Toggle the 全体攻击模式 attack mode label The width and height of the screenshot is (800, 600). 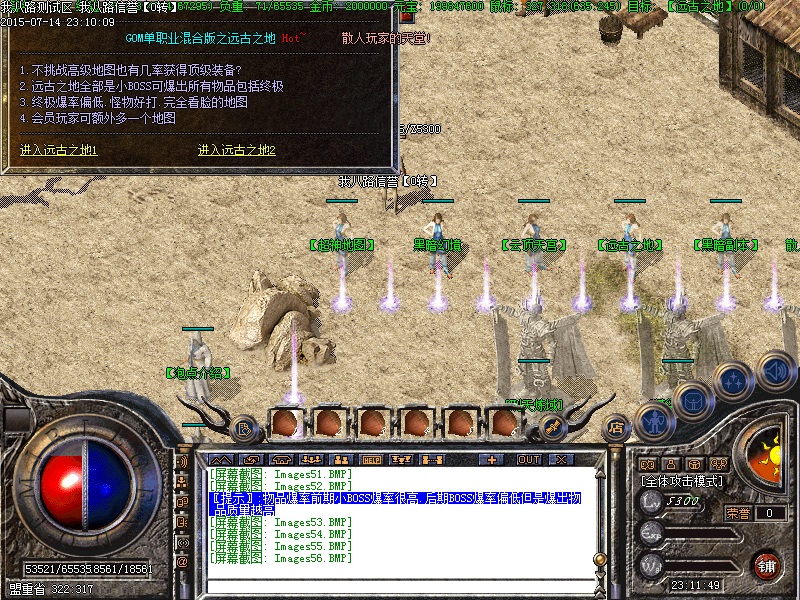click(686, 481)
